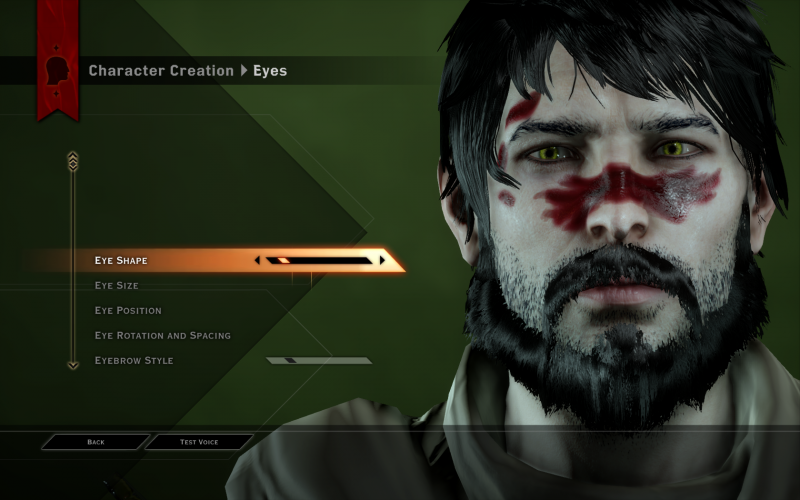Click the red head-silhouette banner icon

click(x=57, y=70)
